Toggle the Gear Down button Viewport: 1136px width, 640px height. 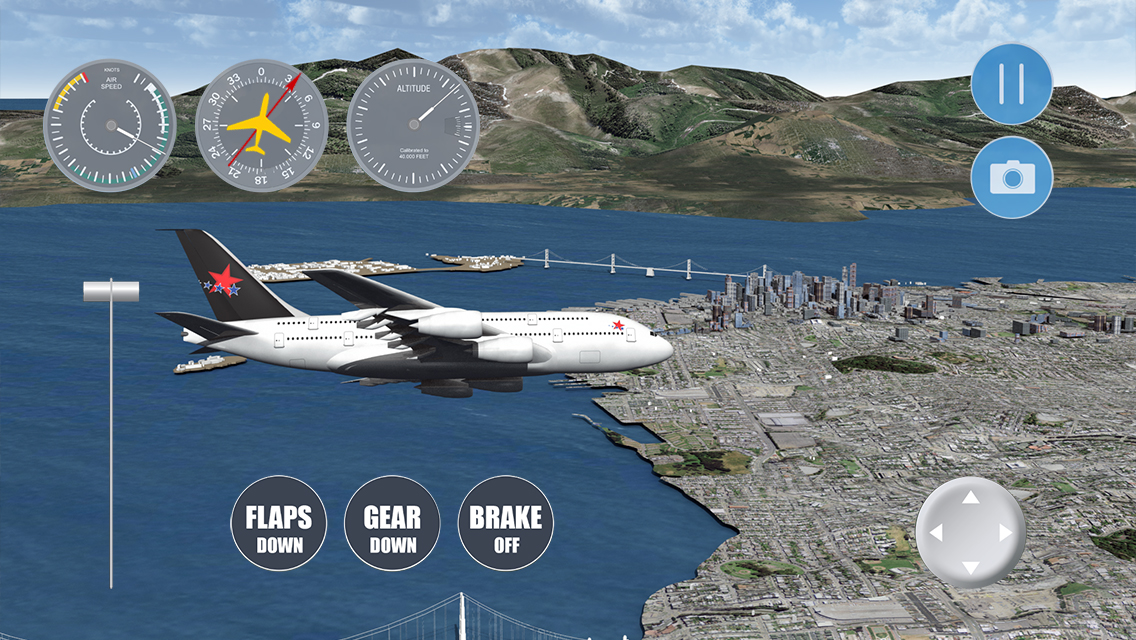[x=392, y=529]
